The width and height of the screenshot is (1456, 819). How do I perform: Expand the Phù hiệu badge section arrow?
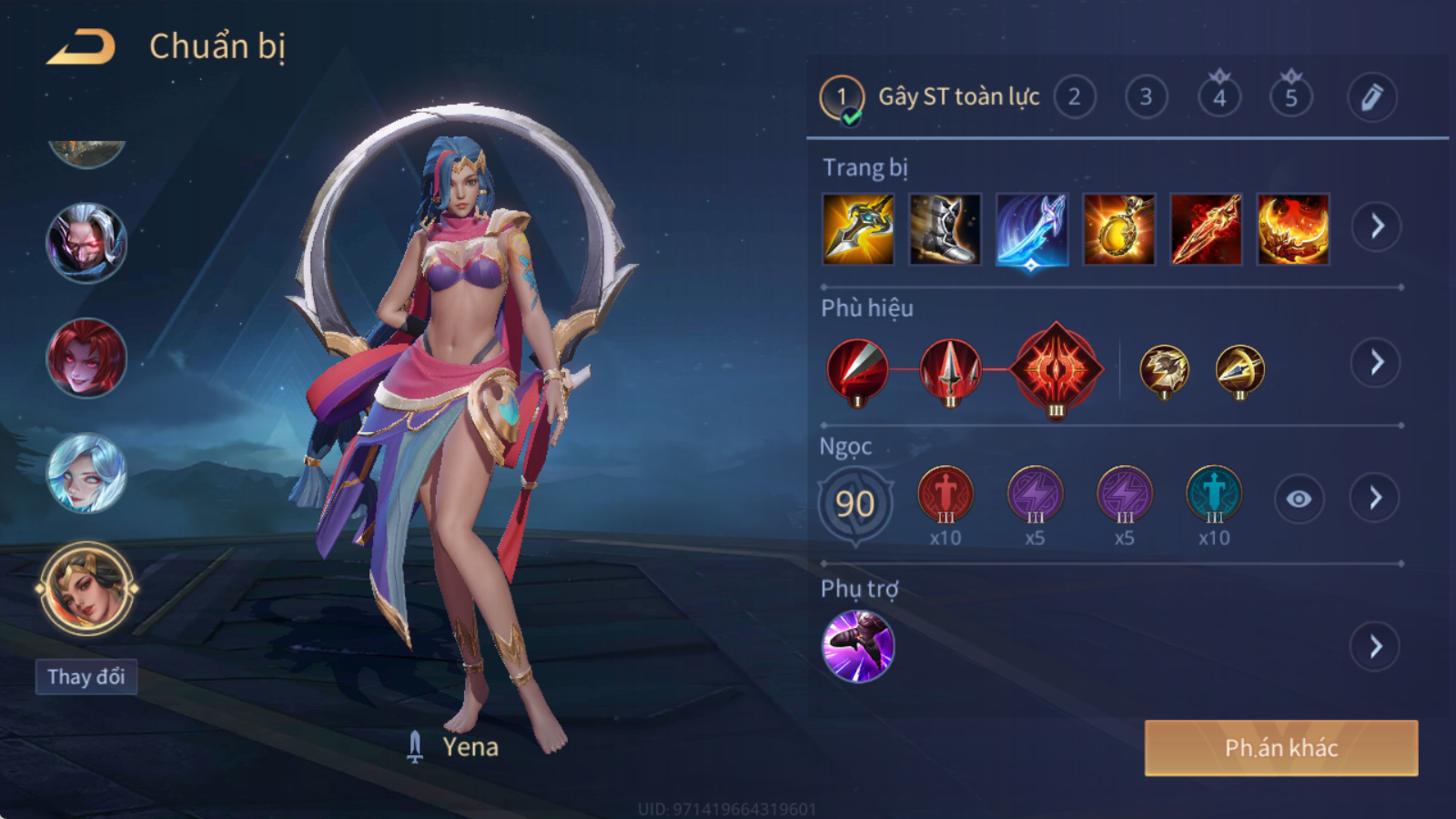pos(1376,363)
